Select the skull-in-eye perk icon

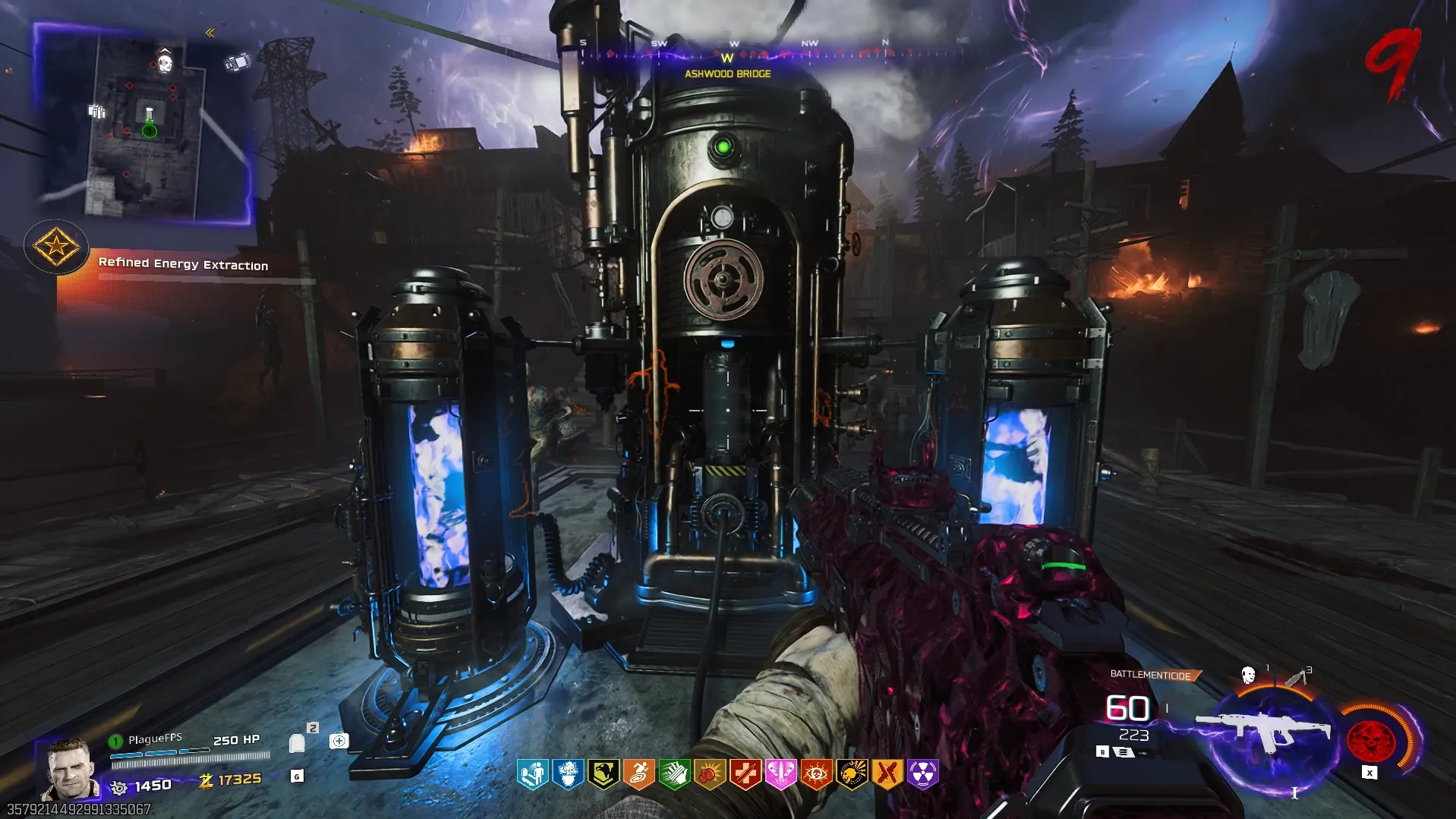pos(816,774)
